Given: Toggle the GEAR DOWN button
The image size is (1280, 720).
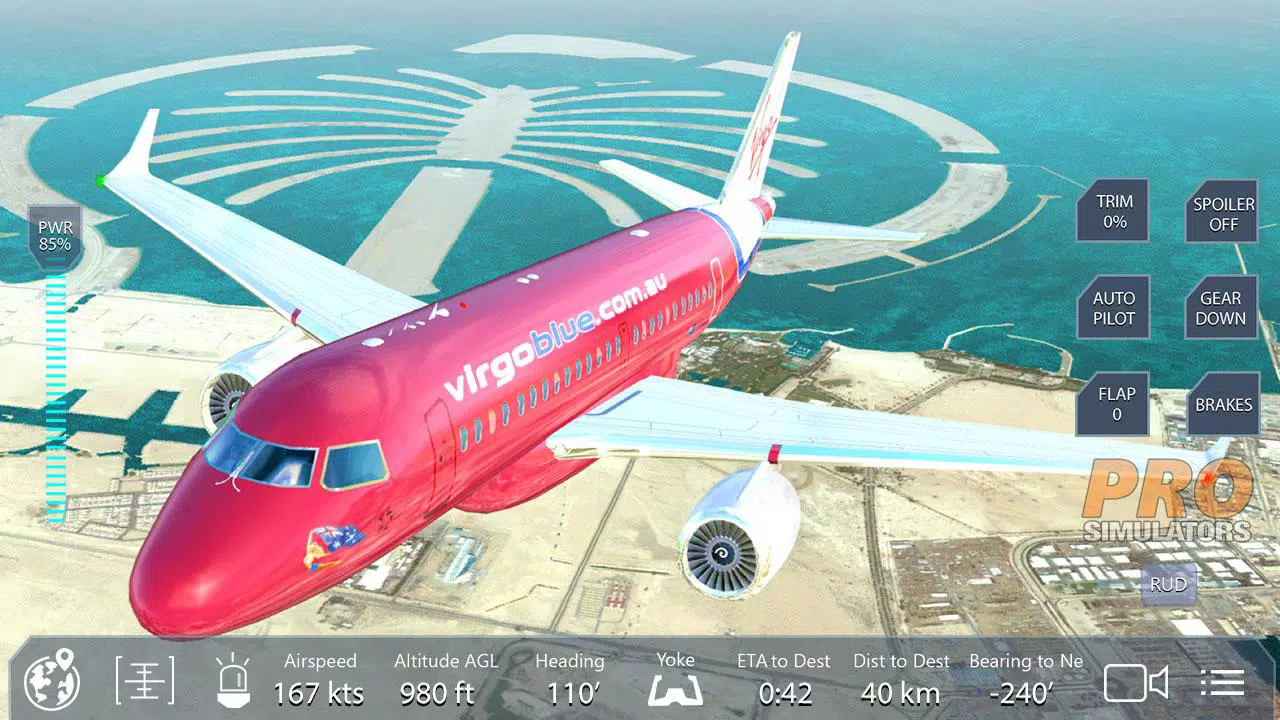Looking at the screenshot, I should tap(1221, 308).
